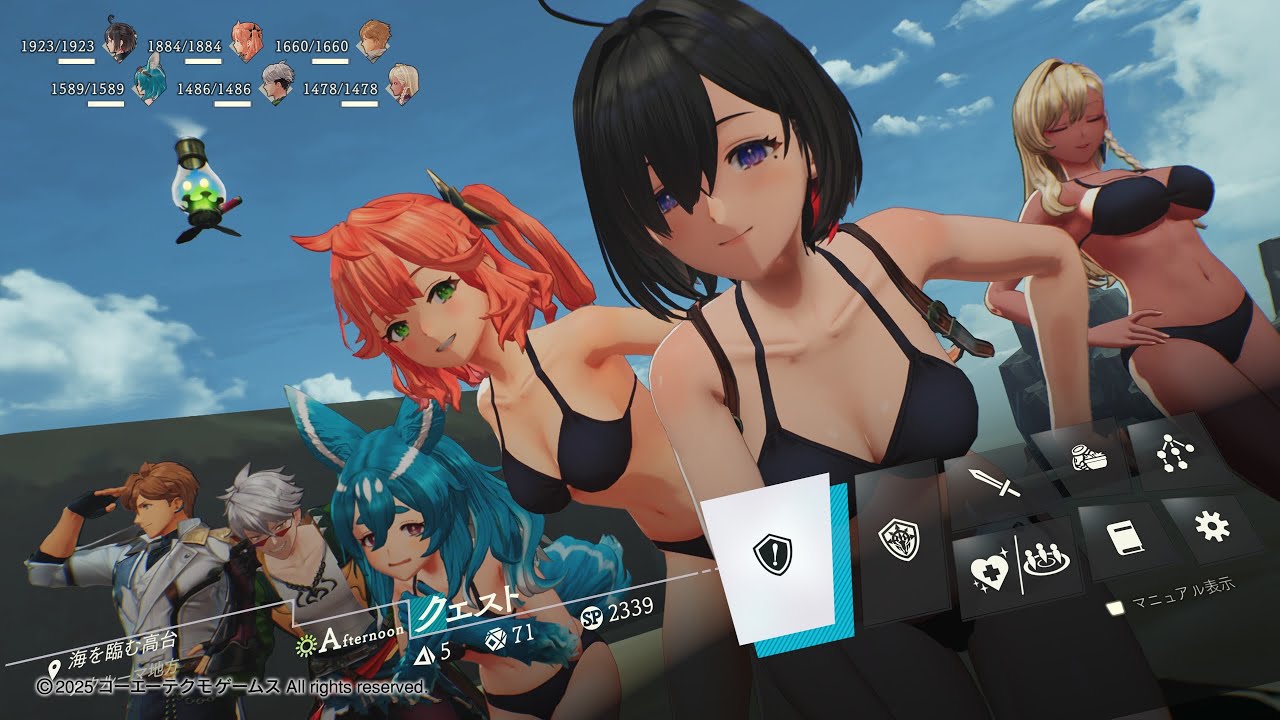Select the highlighted Quest tile
The height and width of the screenshot is (720, 1280).
[772, 552]
